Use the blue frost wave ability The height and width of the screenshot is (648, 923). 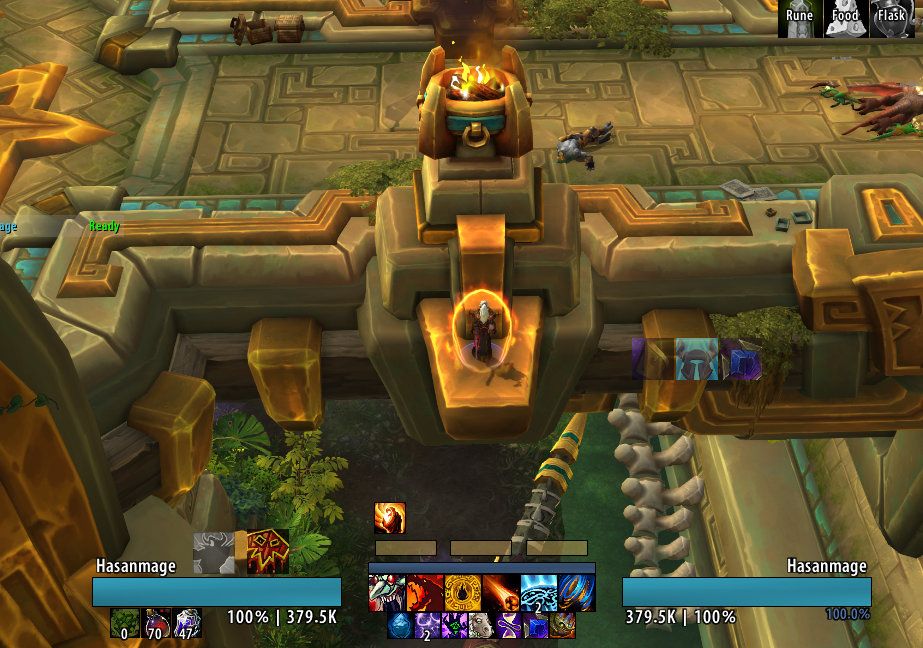(x=539, y=594)
